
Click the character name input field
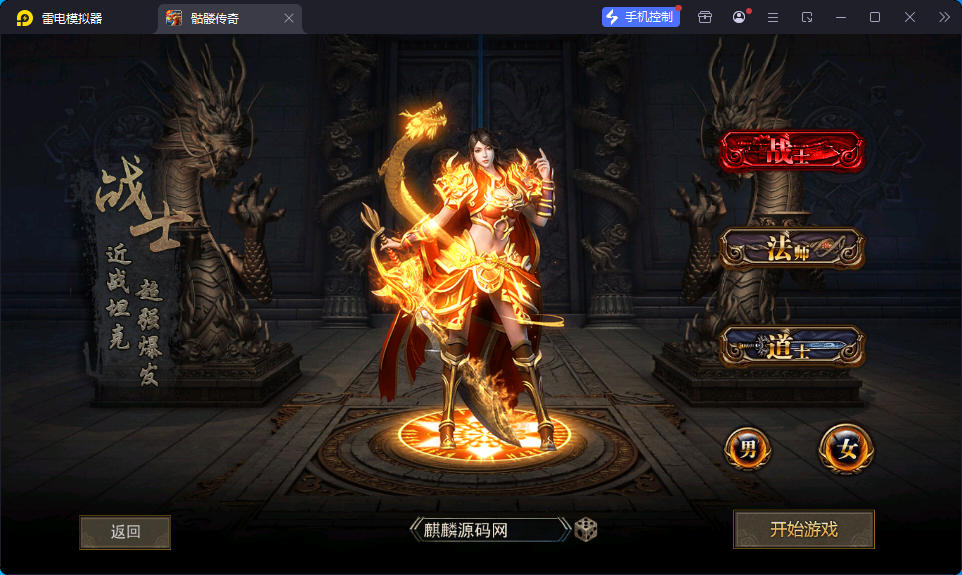click(x=488, y=530)
